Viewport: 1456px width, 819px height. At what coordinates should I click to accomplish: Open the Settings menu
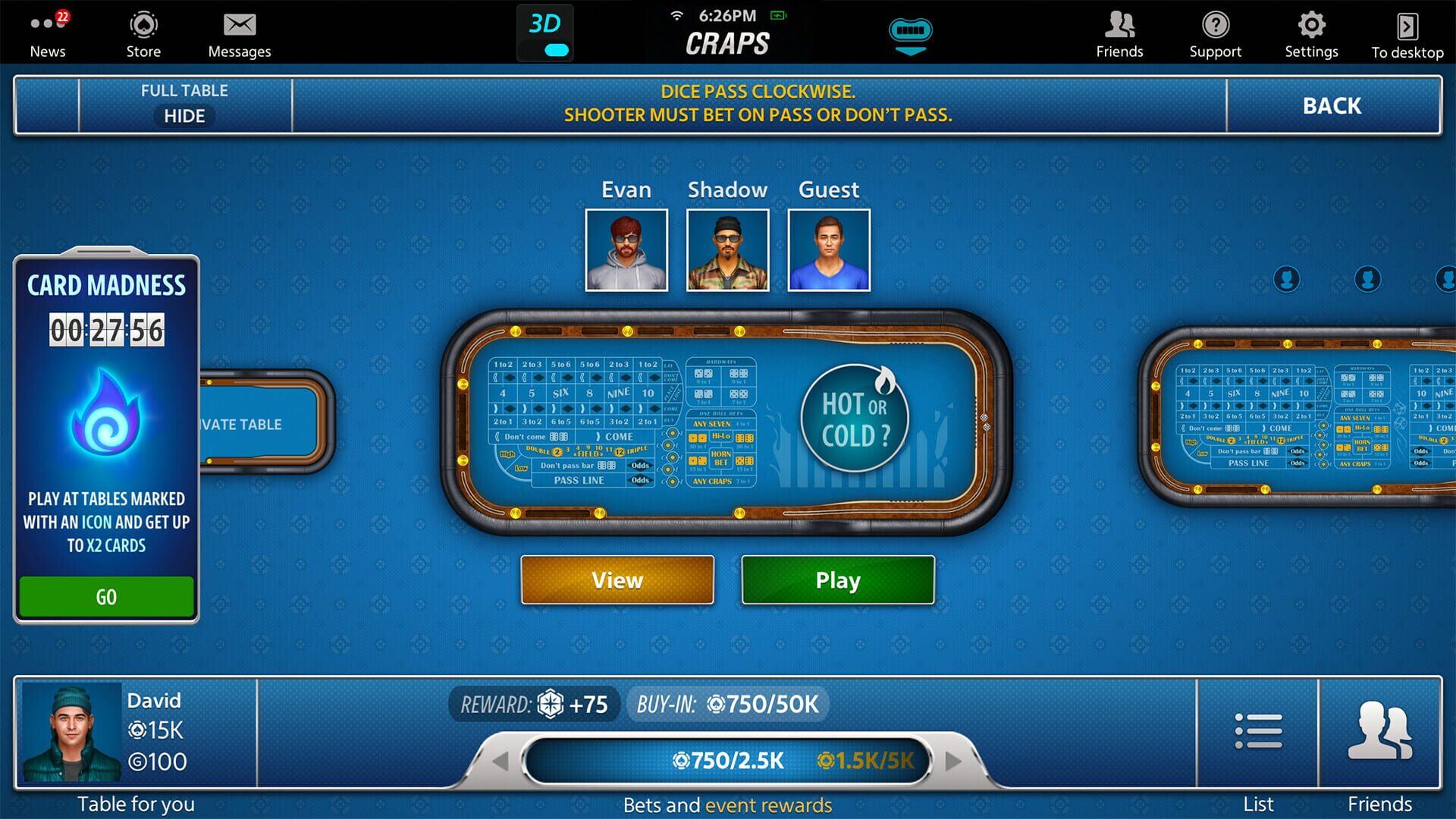pyautogui.click(x=1311, y=34)
